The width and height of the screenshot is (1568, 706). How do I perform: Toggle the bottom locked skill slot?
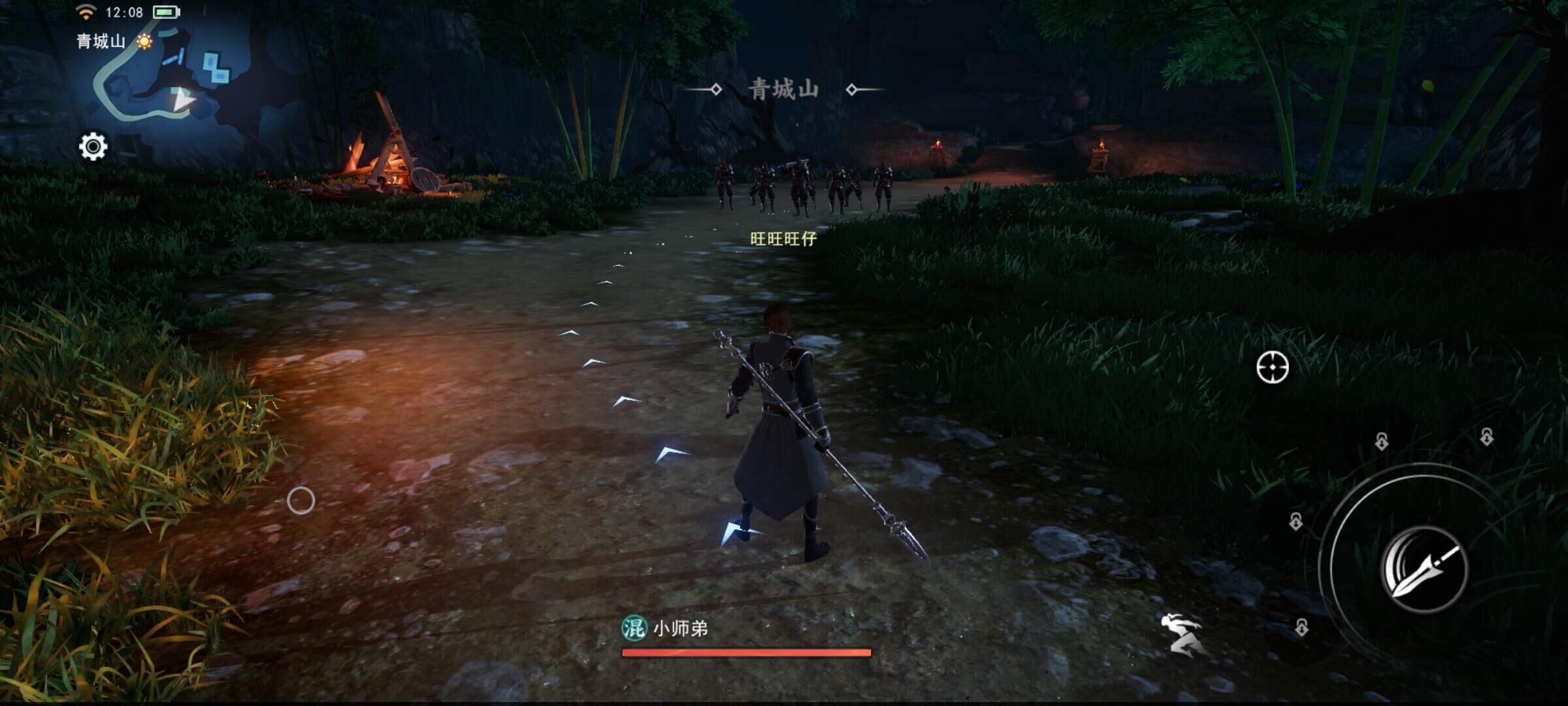1301,626
